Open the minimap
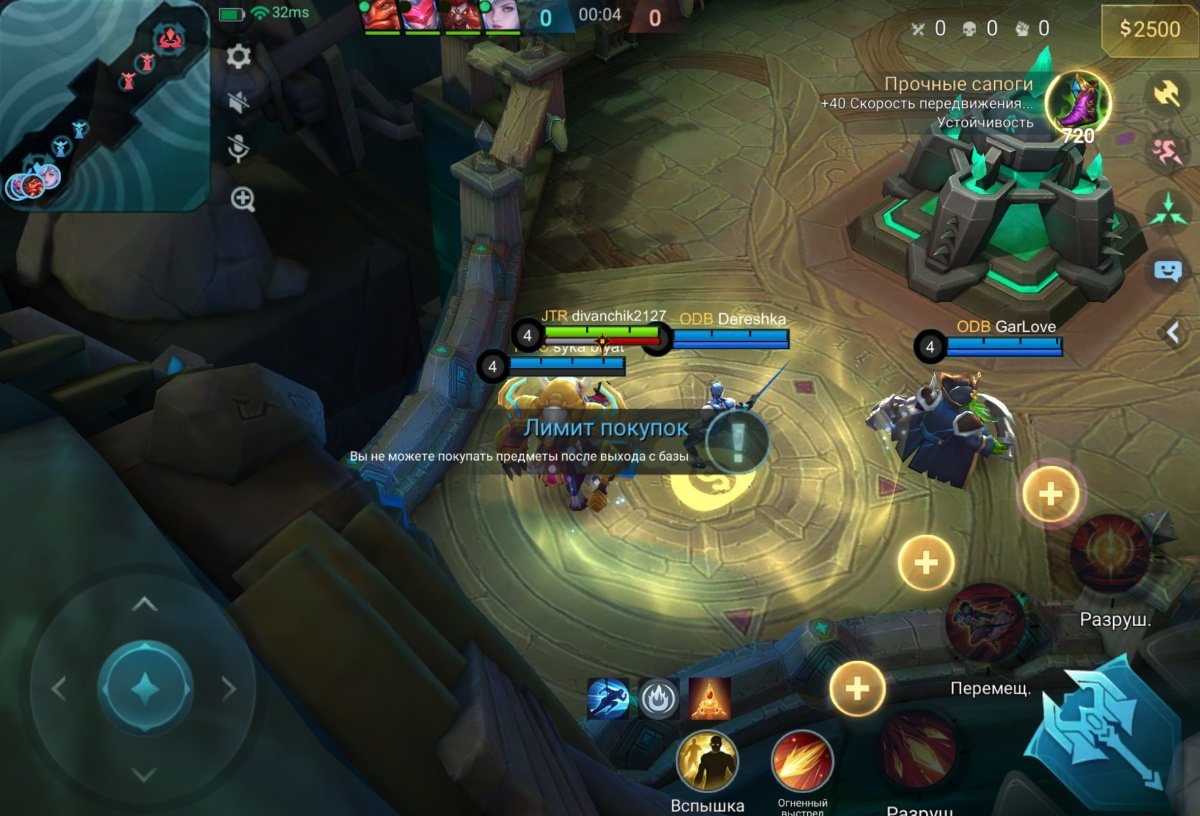 click(x=105, y=105)
